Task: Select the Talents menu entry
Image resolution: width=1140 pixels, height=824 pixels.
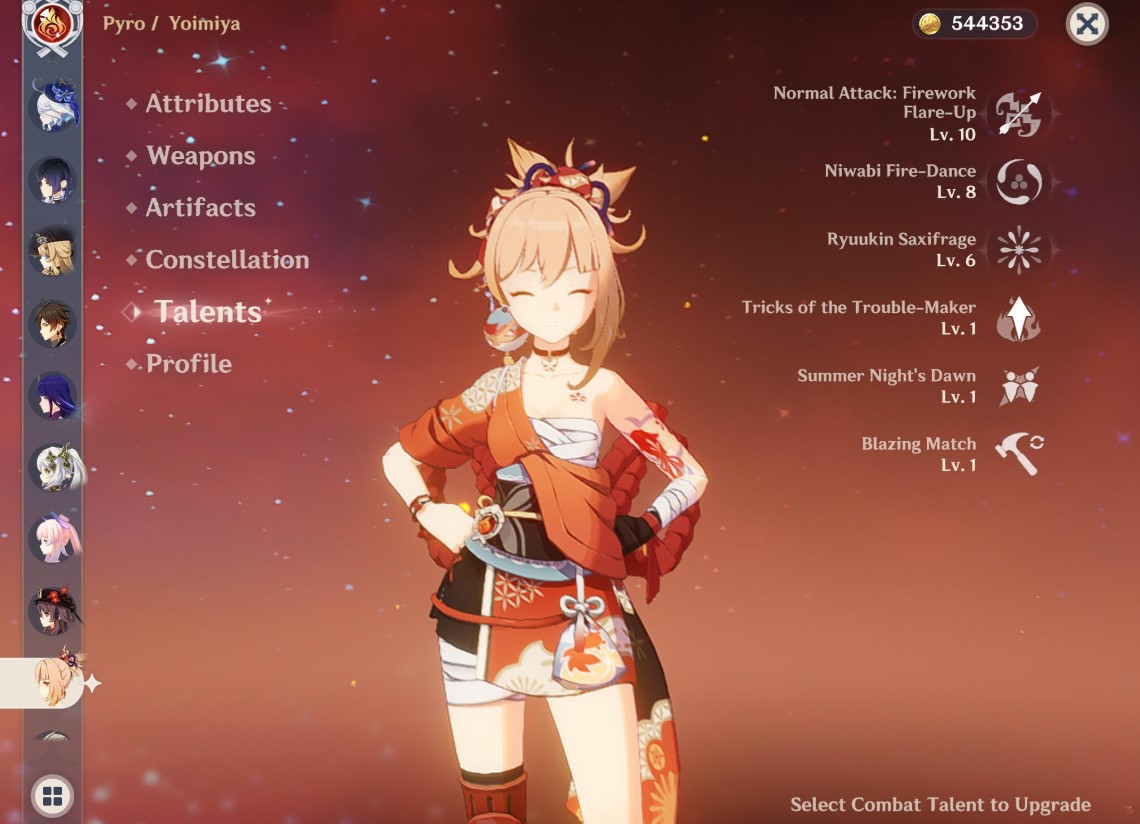Action: tap(207, 312)
